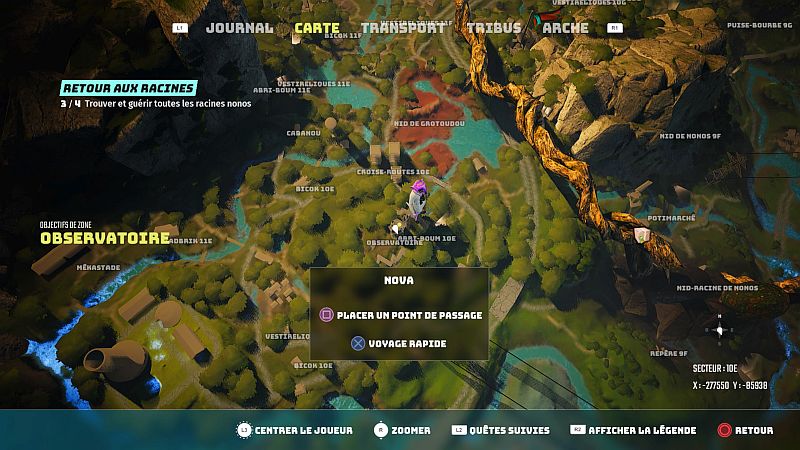Open Quêtes suivies
This screenshot has height=450, width=800.
[514, 430]
